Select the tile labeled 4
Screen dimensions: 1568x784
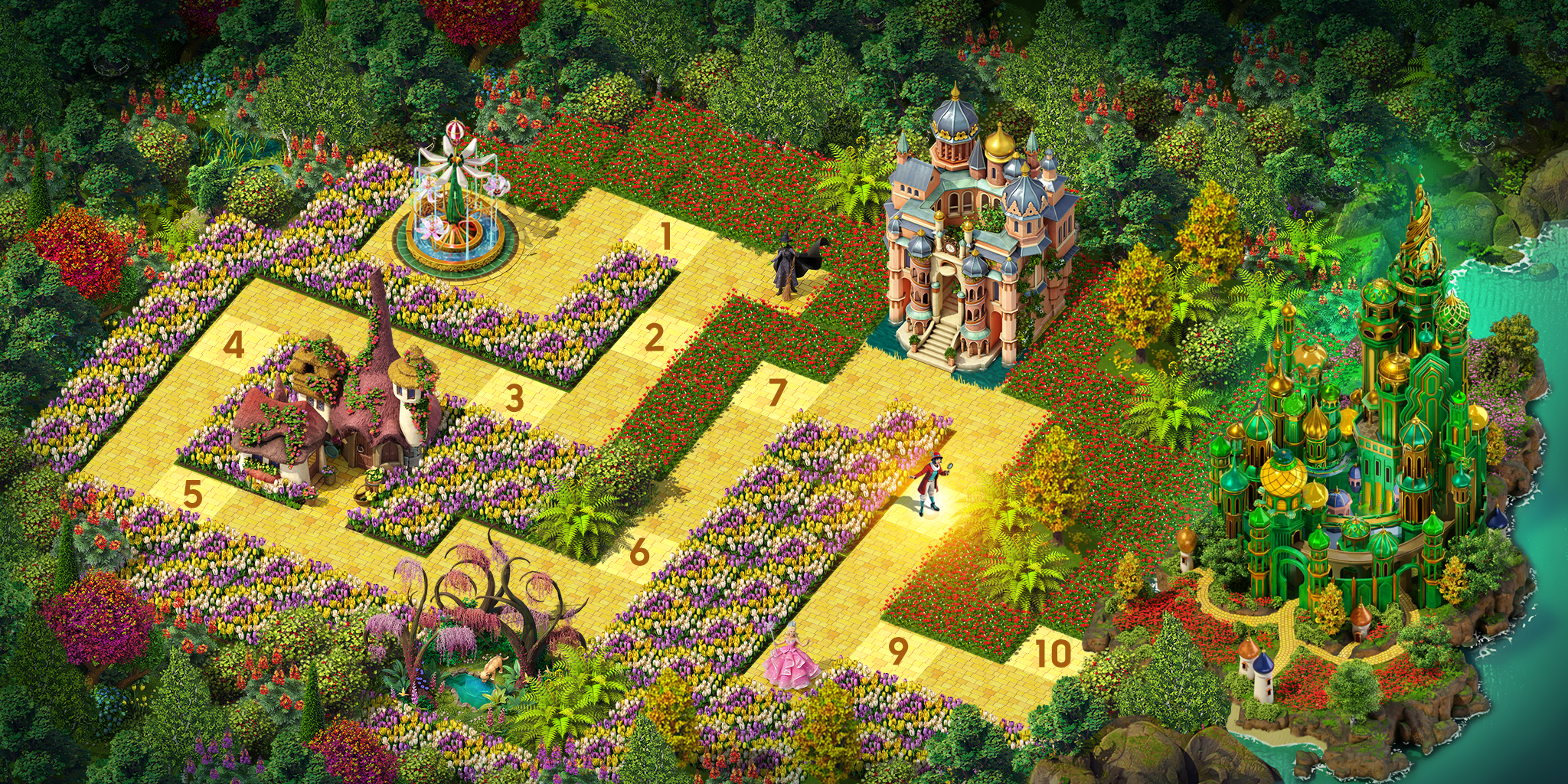tap(234, 345)
